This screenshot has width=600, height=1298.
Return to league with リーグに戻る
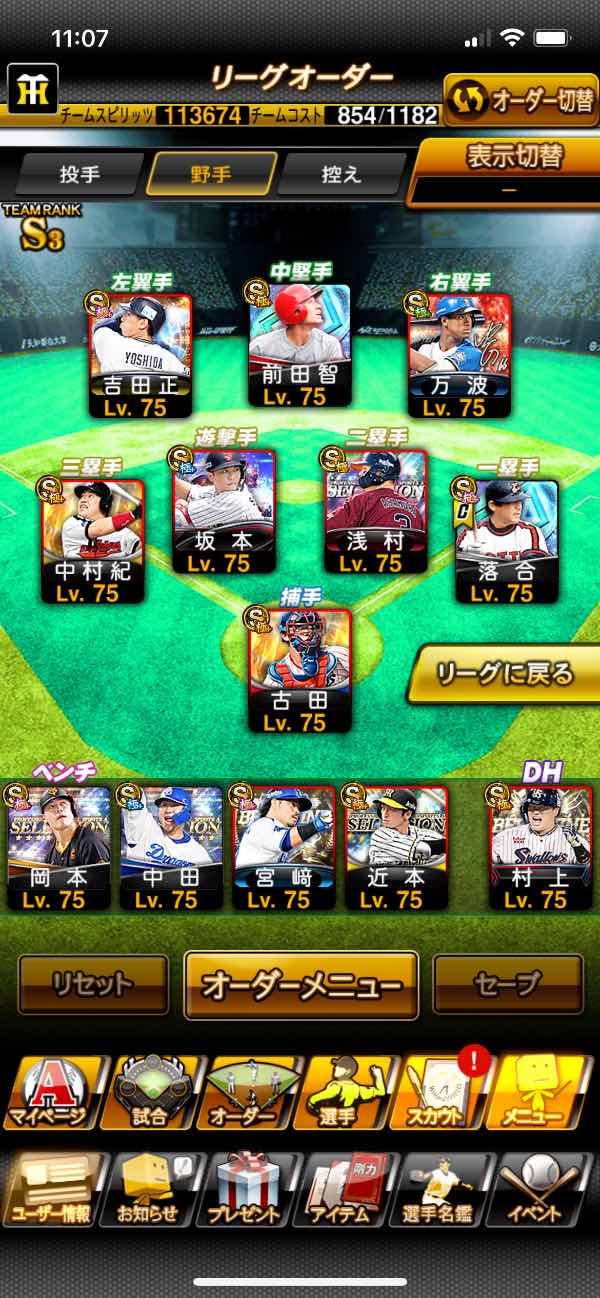(504, 674)
